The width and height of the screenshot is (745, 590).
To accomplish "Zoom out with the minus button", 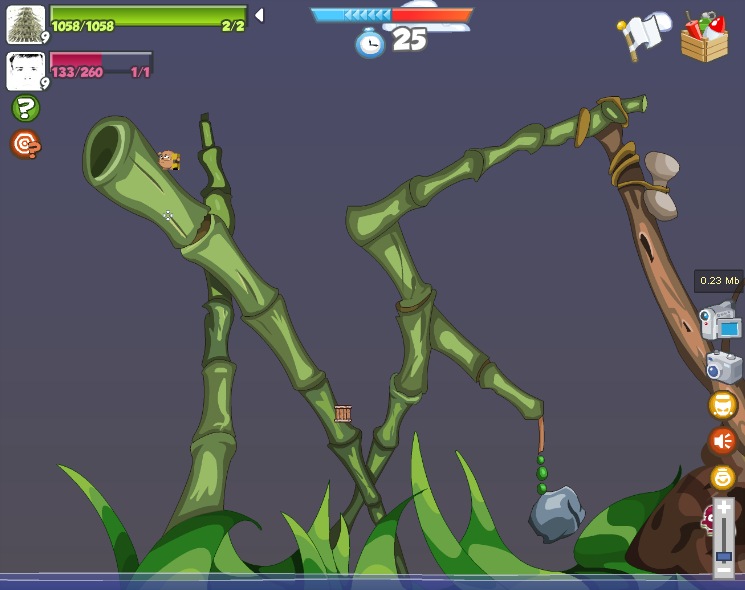I will (x=723, y=570).
